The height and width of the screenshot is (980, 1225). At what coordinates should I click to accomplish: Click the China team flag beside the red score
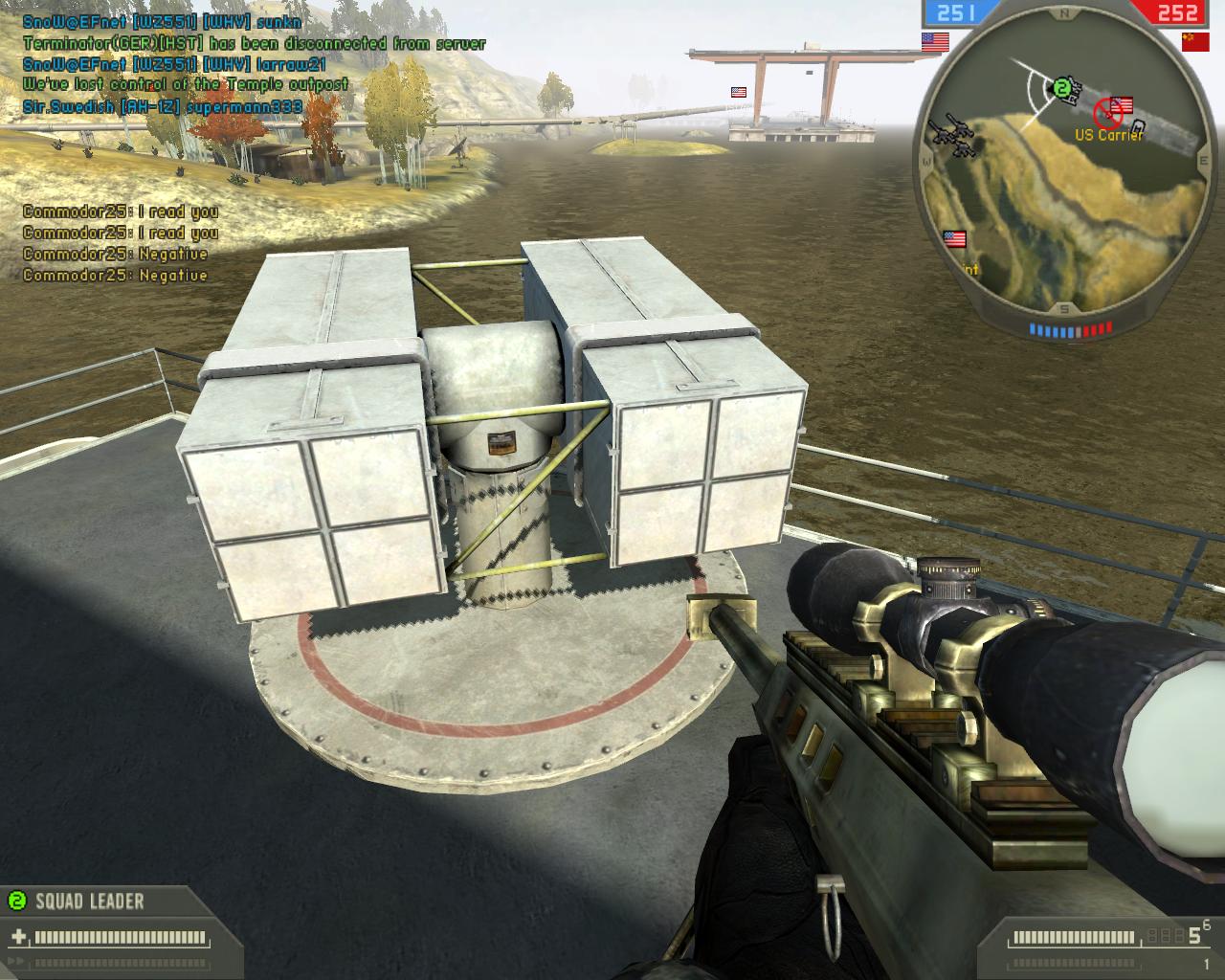point(1194,41)
